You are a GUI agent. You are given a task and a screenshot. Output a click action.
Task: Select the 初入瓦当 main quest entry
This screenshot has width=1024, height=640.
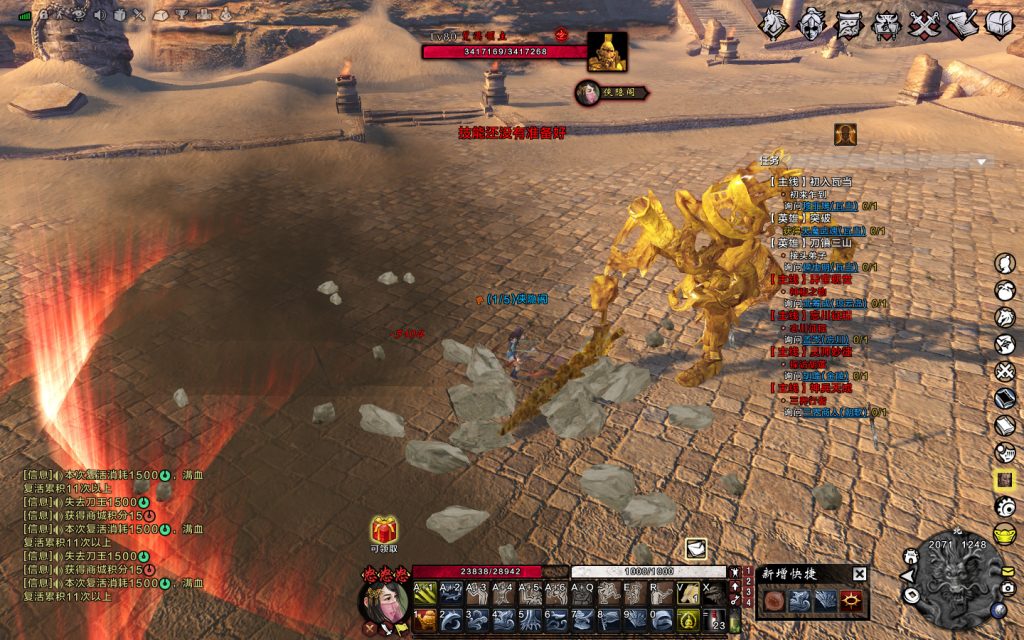(813, 182)
